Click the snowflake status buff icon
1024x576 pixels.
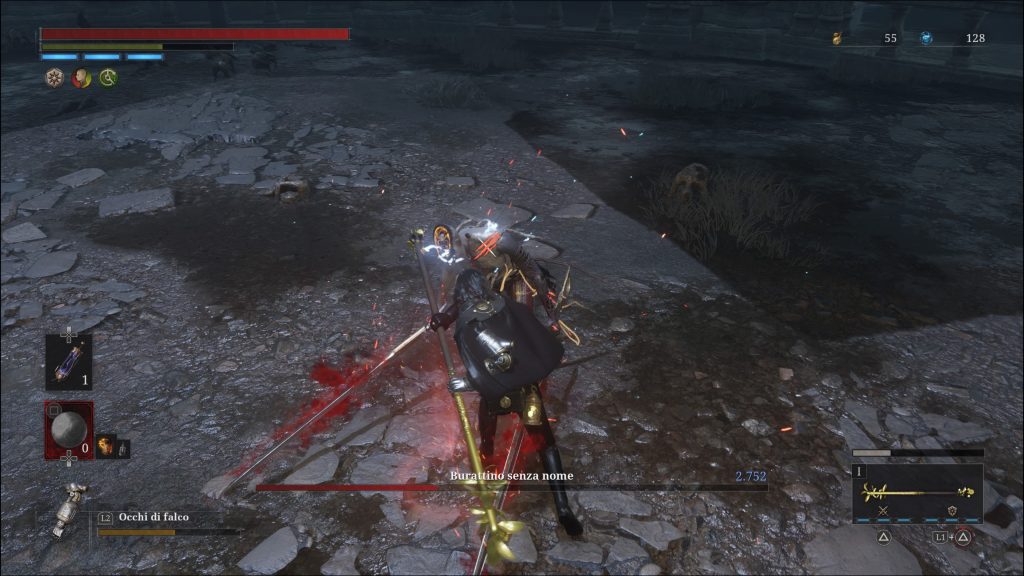[54, 78]
